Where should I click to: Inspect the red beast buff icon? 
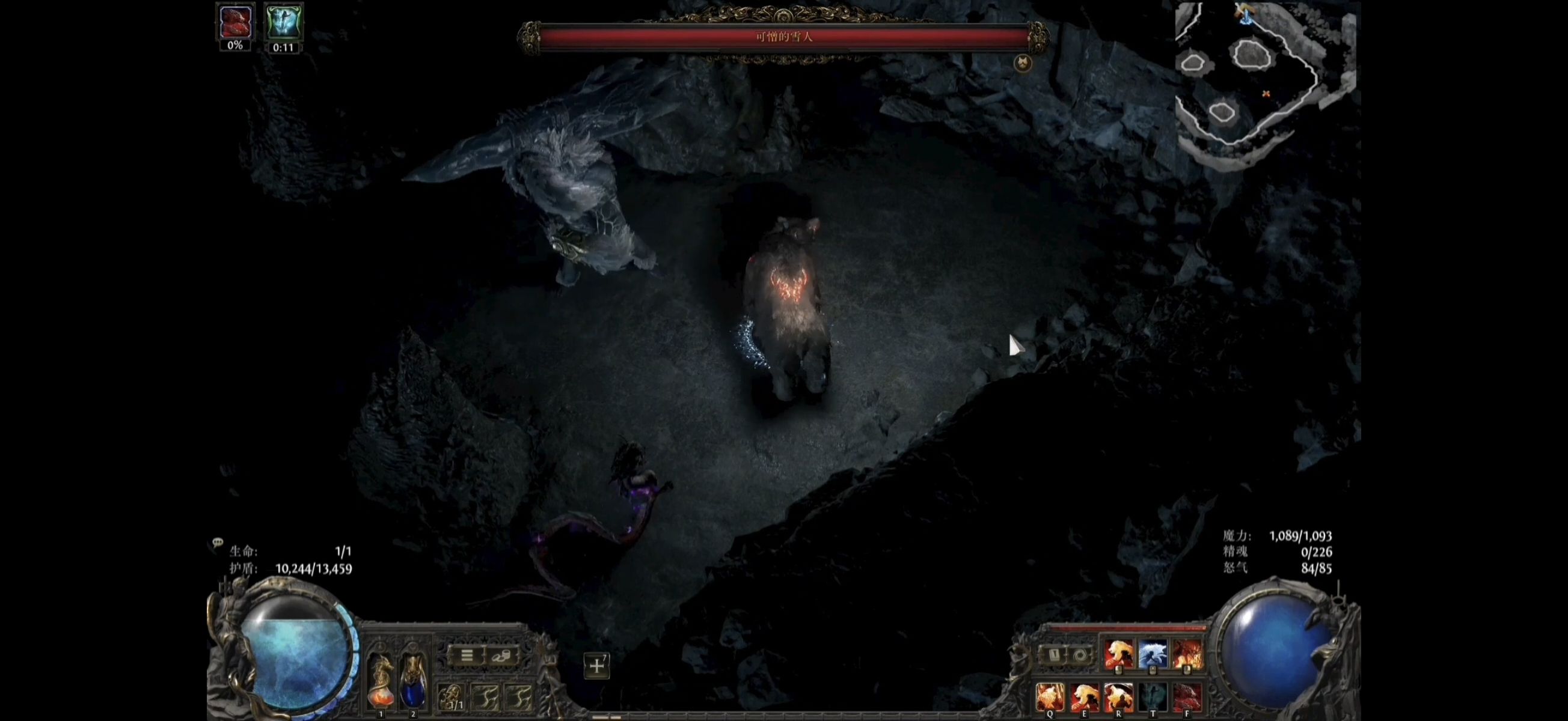(x=235, y=23)
